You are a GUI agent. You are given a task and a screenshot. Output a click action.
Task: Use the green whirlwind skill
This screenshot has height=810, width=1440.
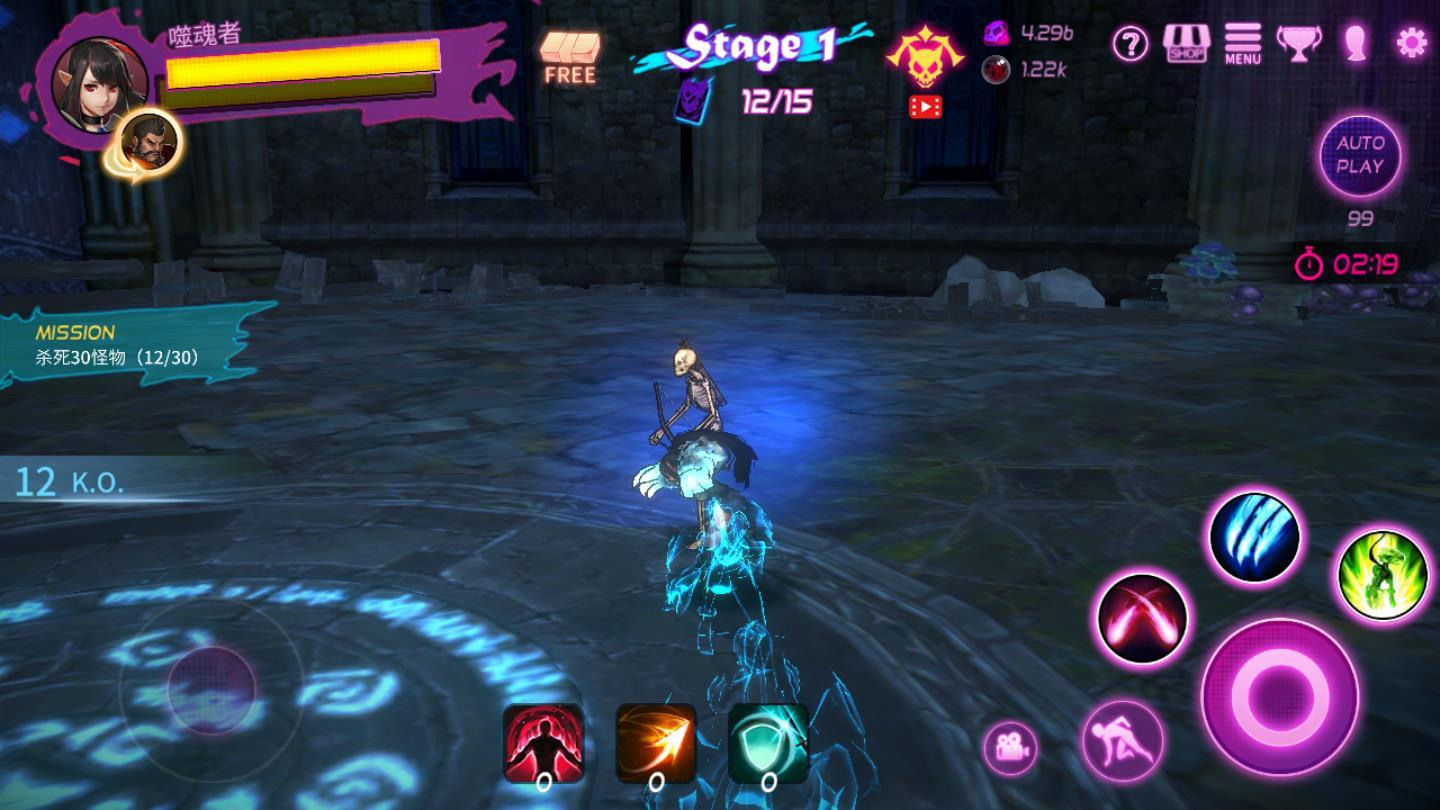[x=1382, y=577]
